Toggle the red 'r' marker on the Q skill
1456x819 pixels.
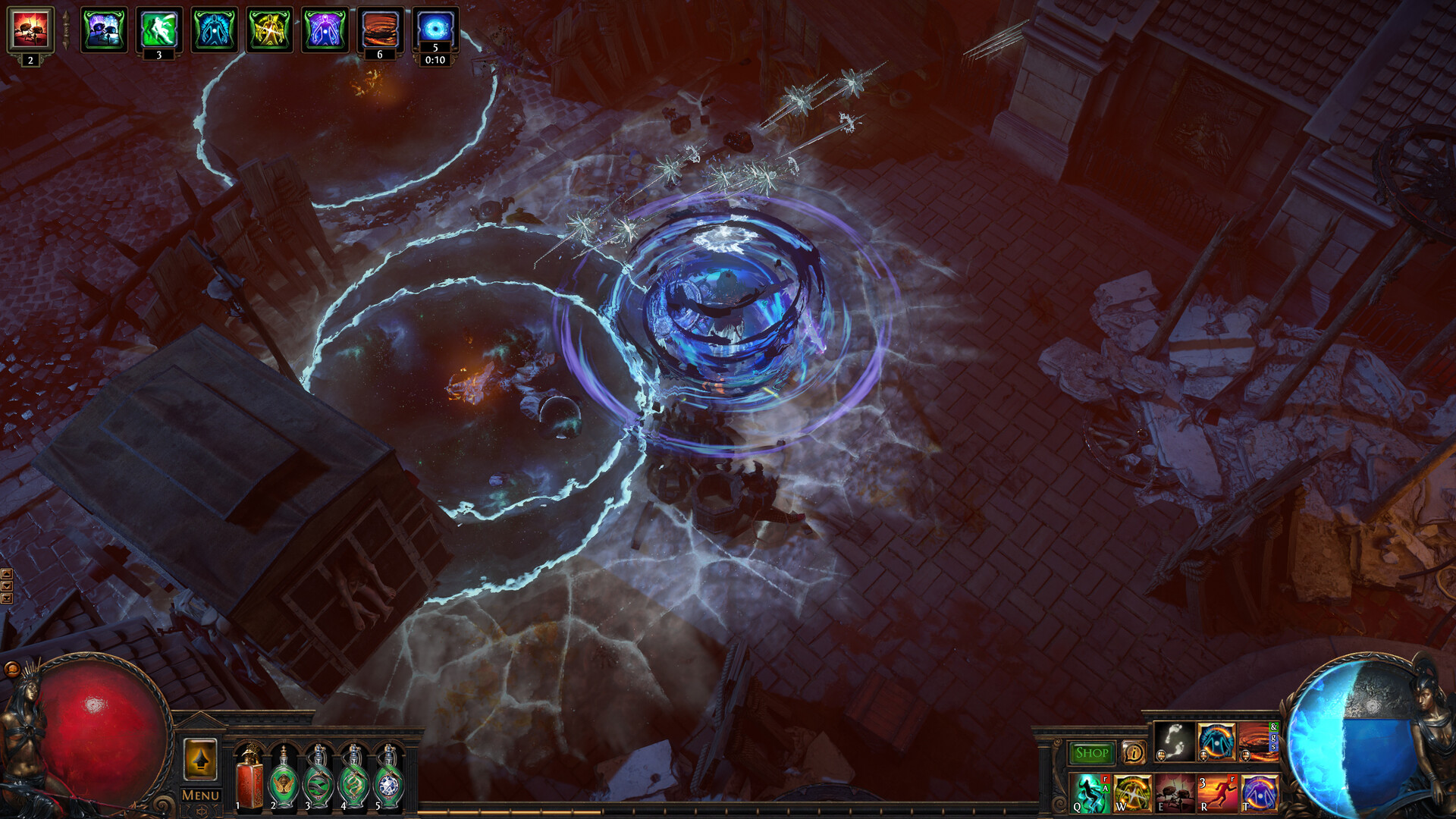tap(1105, 778)
